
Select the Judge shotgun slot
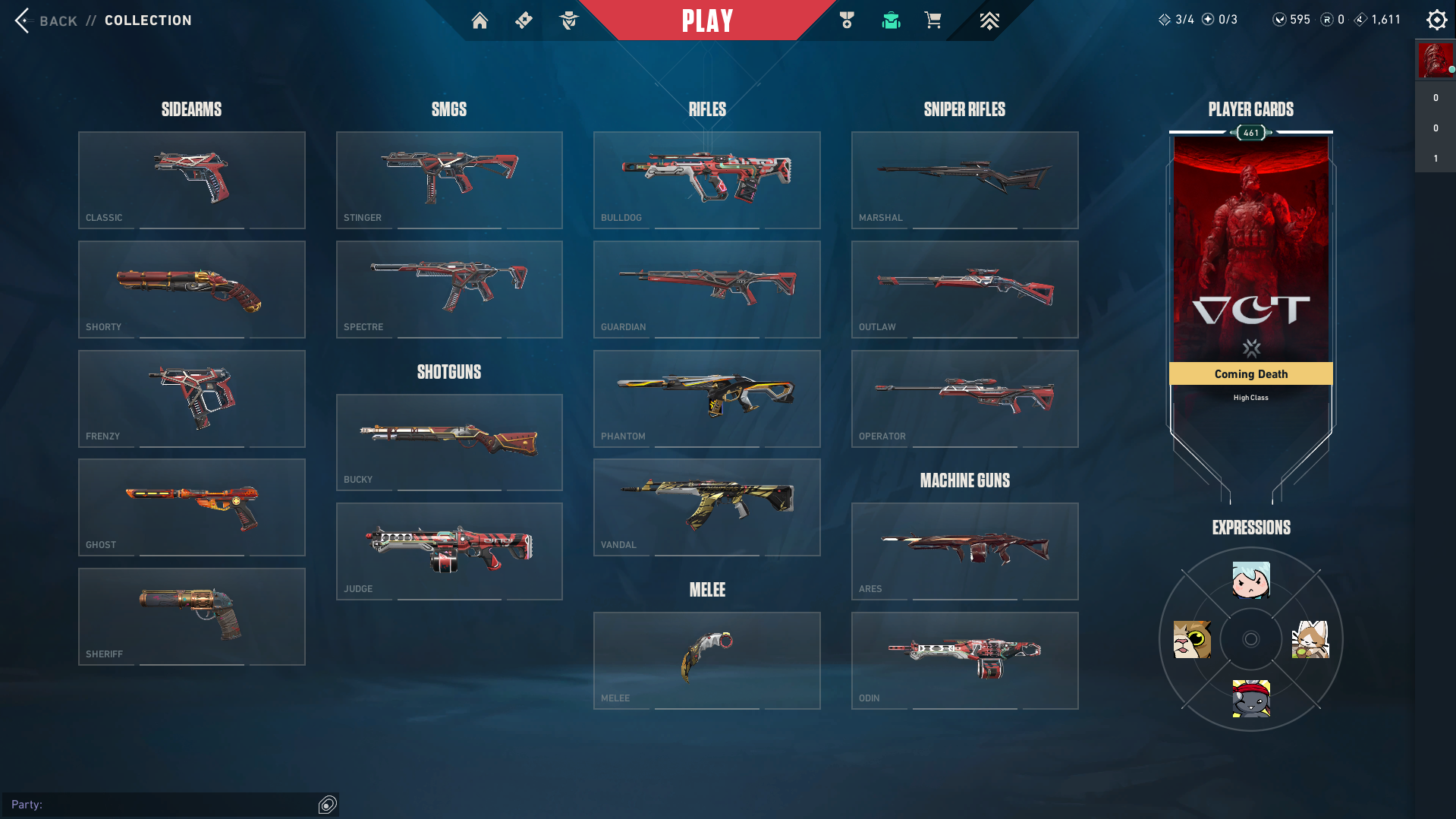pos(449,551)
